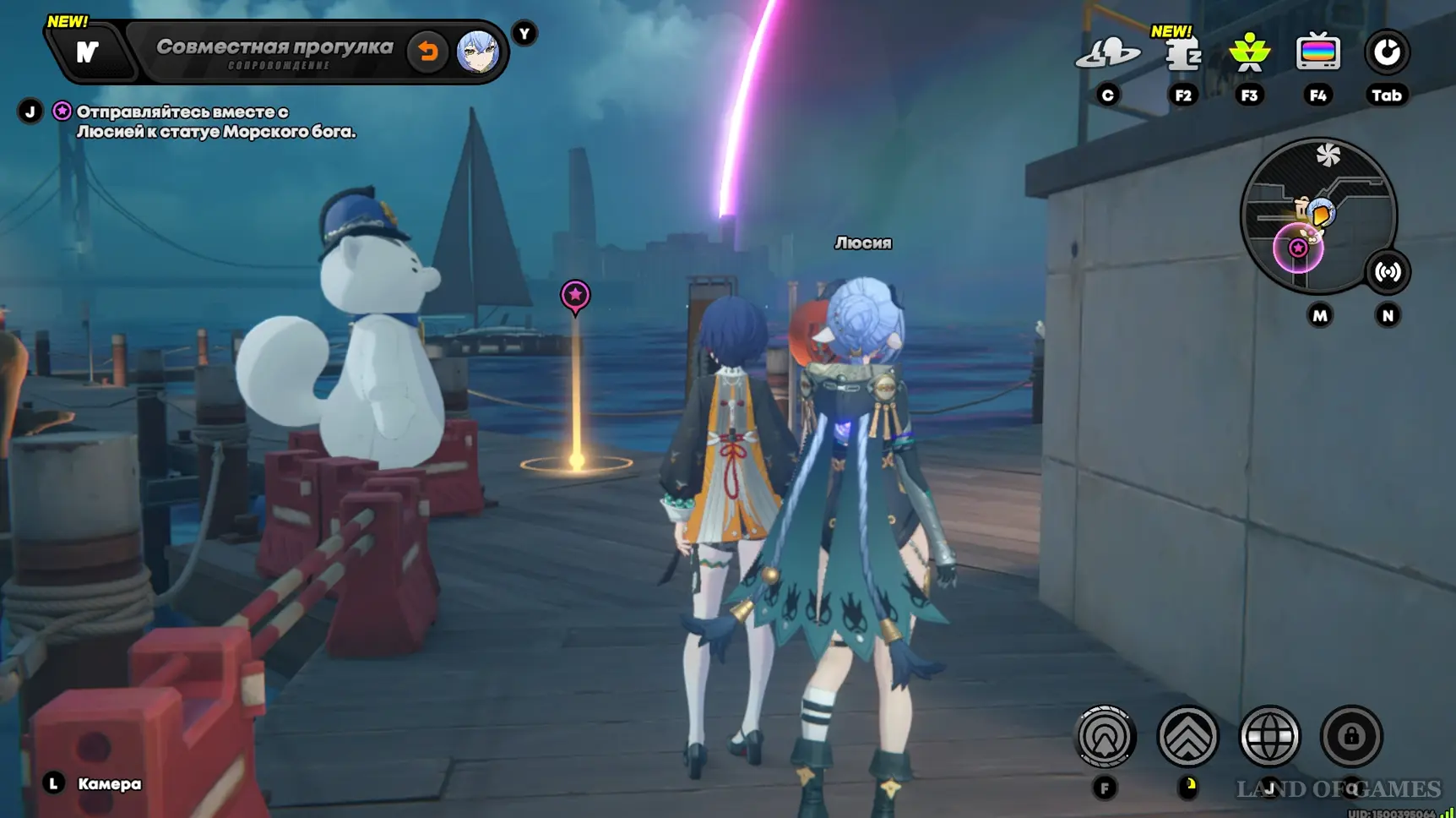
Task: Click the orange return arrow button
Action: [428, 52]
